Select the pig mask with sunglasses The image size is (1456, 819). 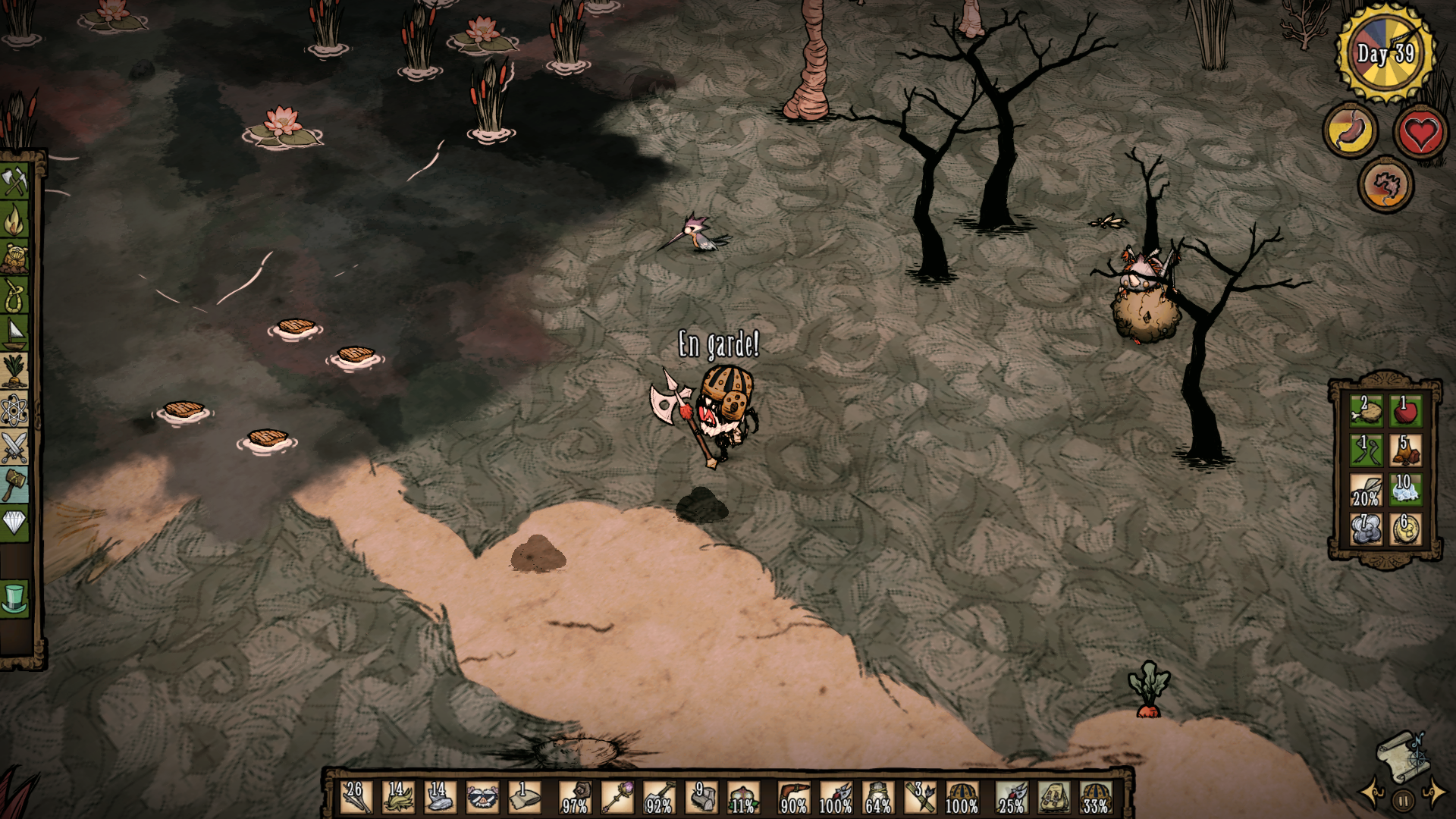[x=482, y=797]
